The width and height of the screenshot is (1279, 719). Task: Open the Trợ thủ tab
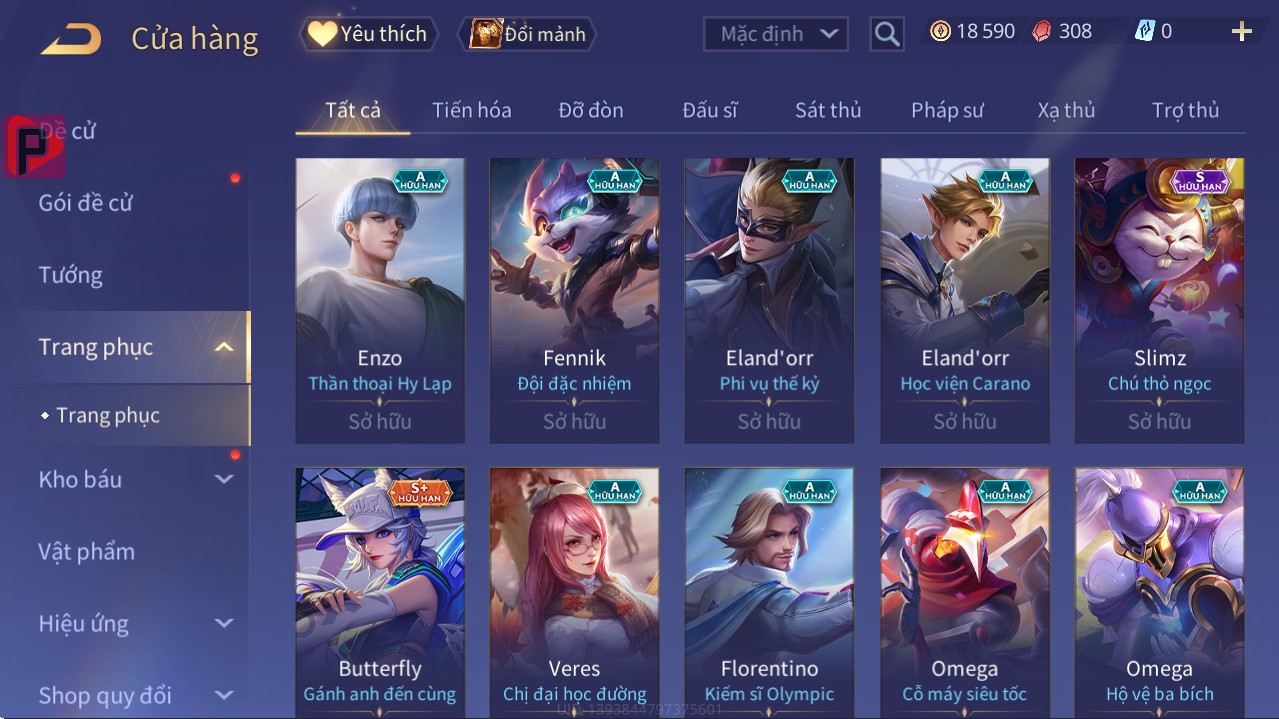tap(1185, 110)
